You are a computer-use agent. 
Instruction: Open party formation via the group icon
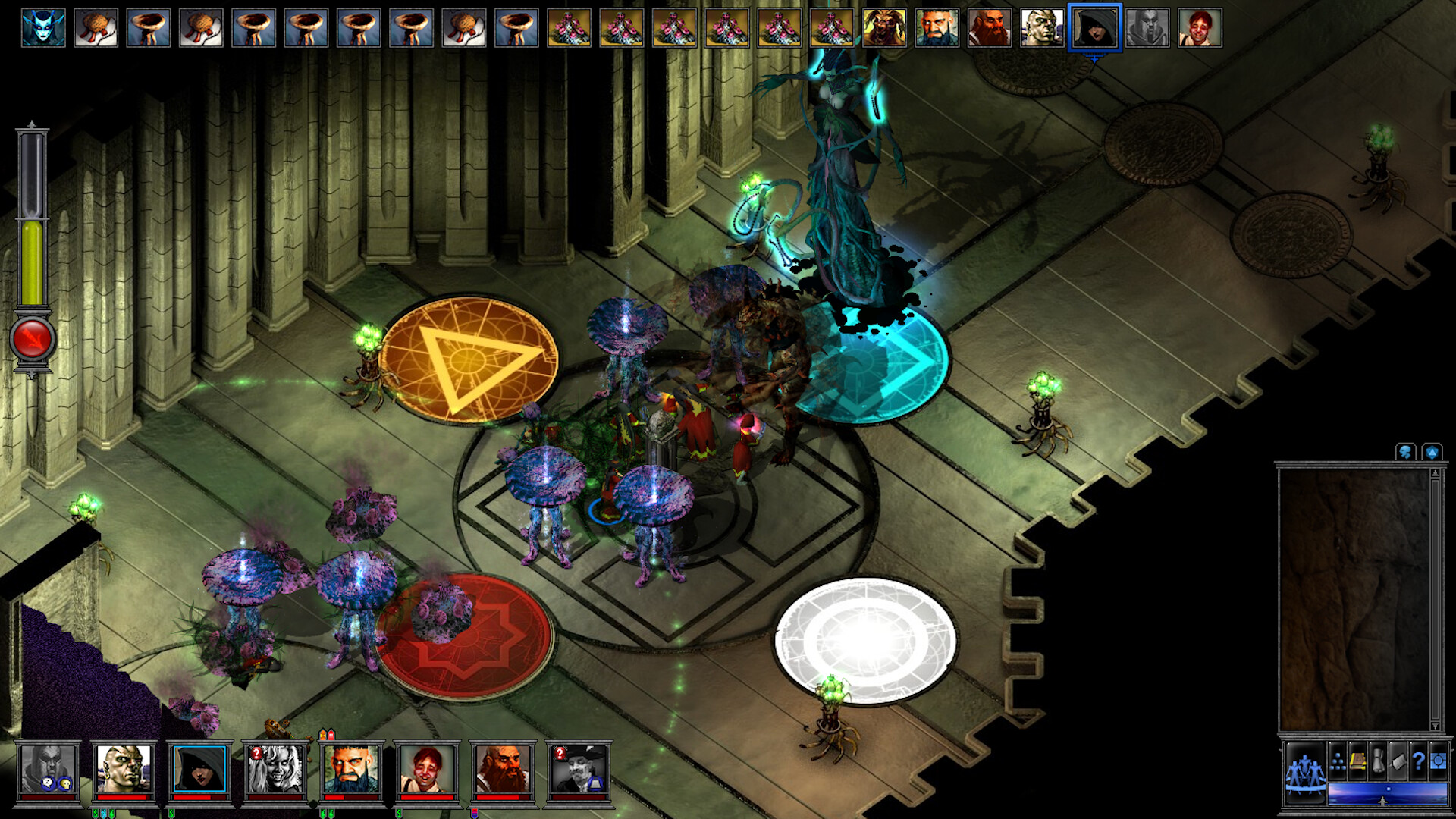tap(1304, 771)
